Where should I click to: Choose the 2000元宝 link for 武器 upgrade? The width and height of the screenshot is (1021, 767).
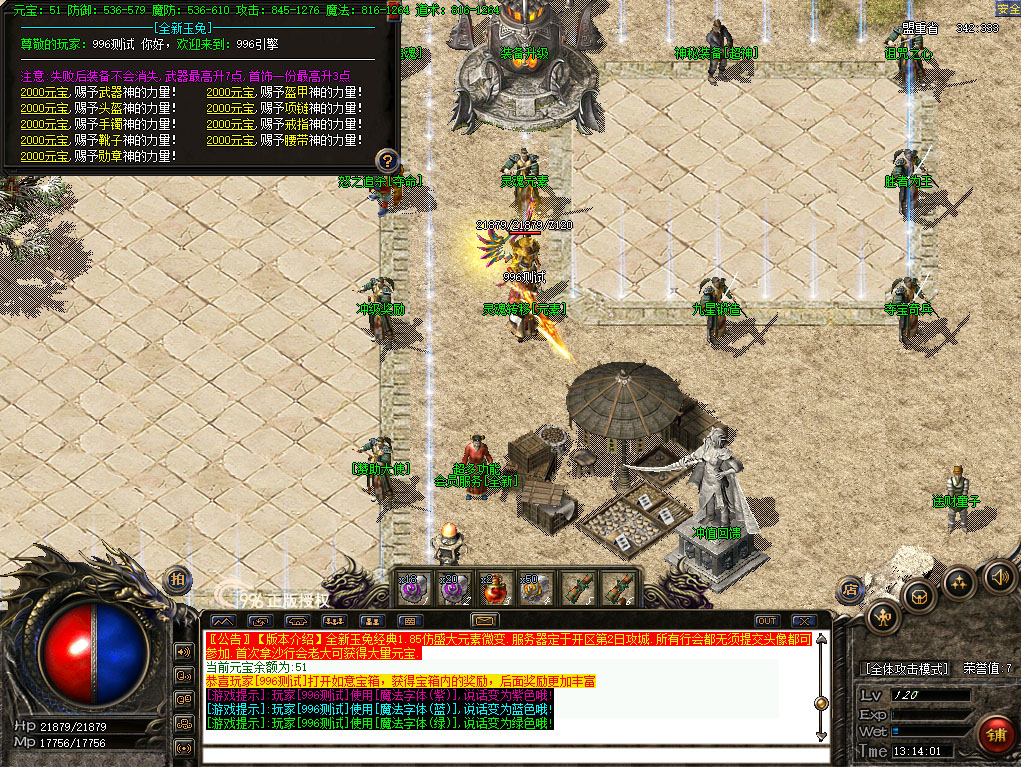coord(45,93)
